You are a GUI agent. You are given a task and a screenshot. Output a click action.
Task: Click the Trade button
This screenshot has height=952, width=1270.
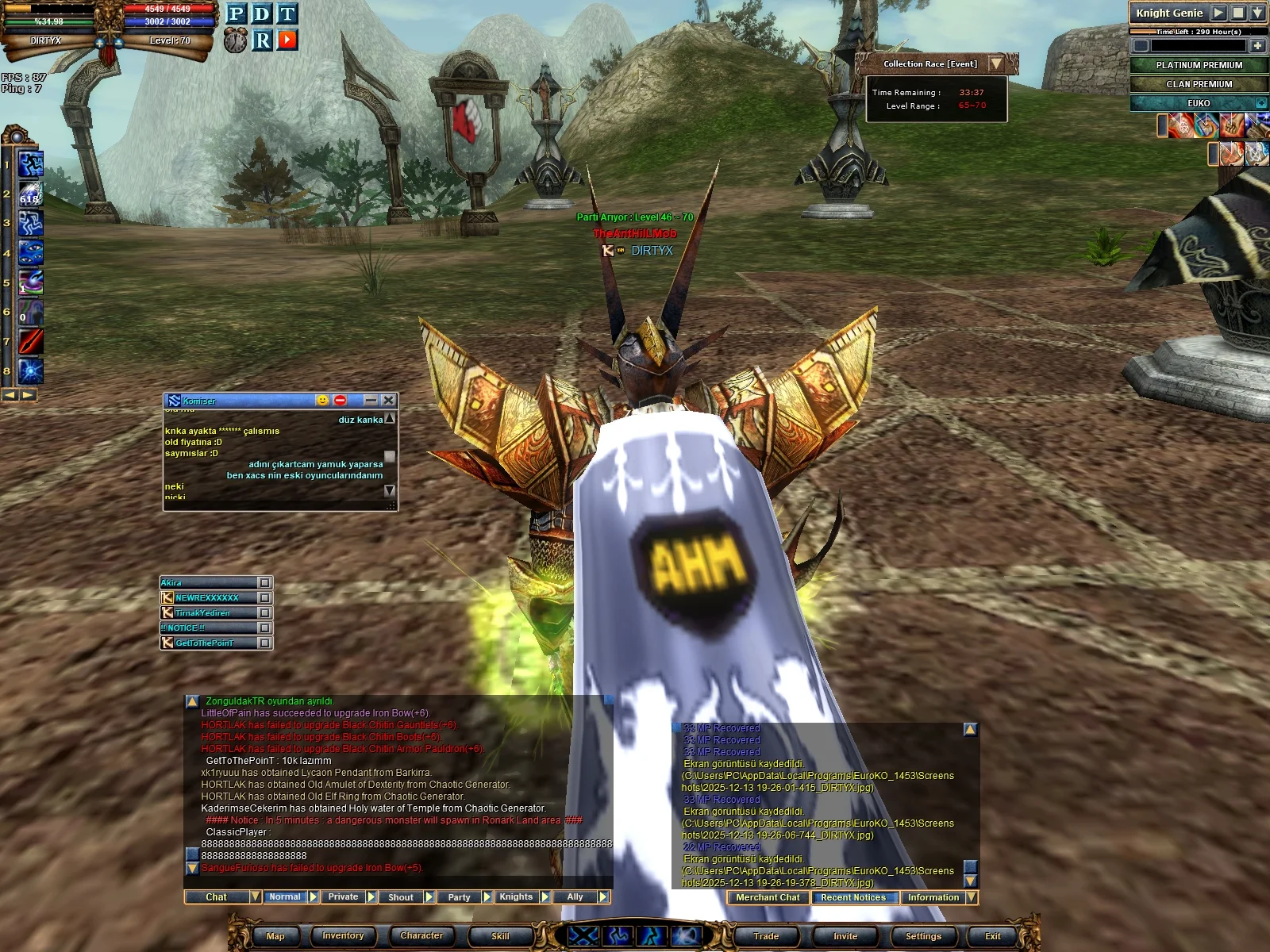click(x=766, y=936)
